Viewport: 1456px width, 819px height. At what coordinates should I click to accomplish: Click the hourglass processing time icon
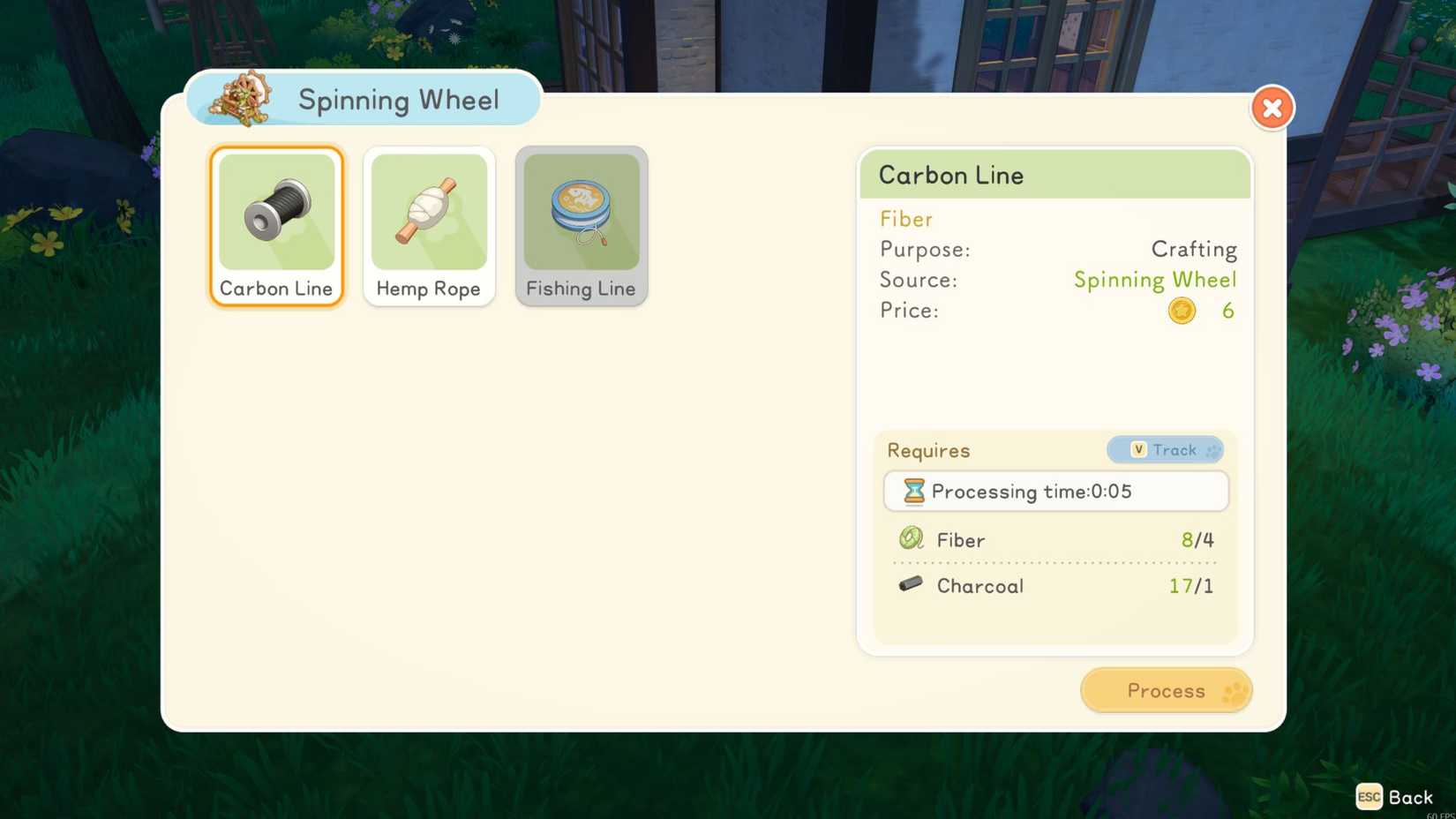[913, 492]
